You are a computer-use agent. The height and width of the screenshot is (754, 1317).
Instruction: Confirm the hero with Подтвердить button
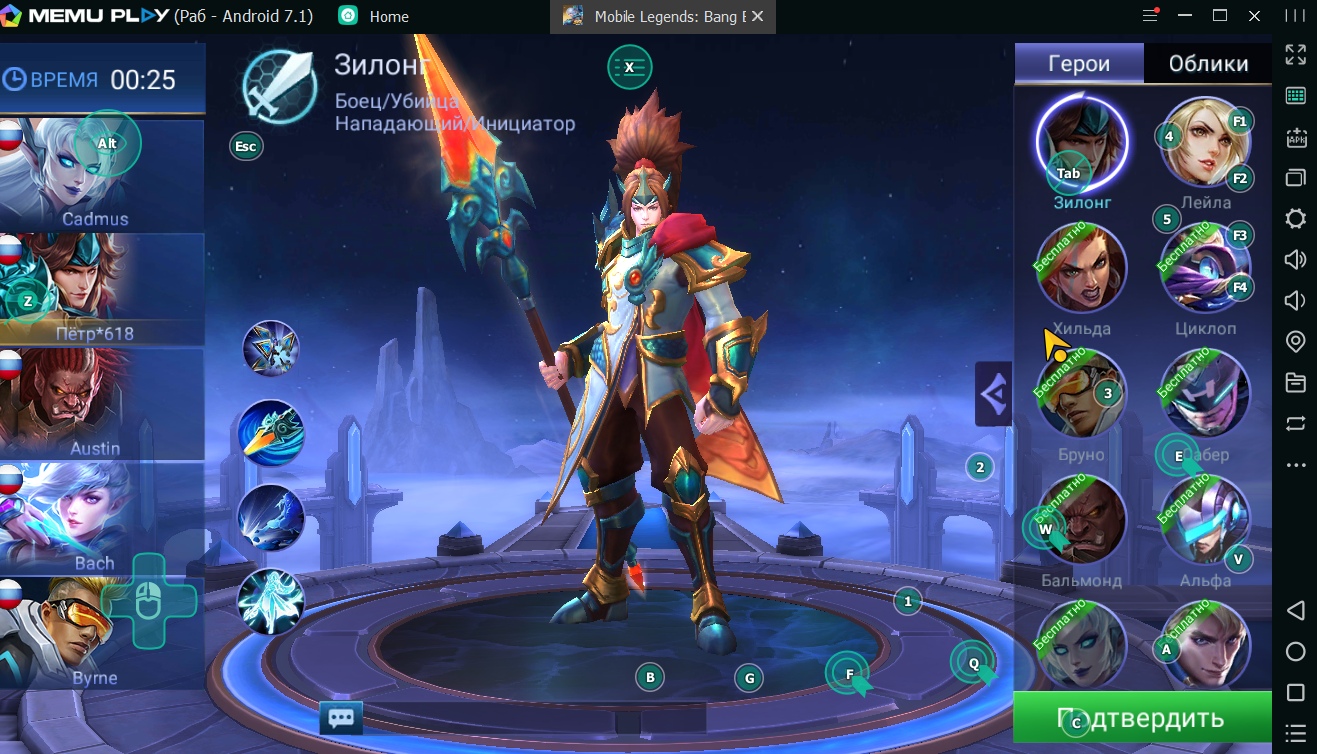1141,718
